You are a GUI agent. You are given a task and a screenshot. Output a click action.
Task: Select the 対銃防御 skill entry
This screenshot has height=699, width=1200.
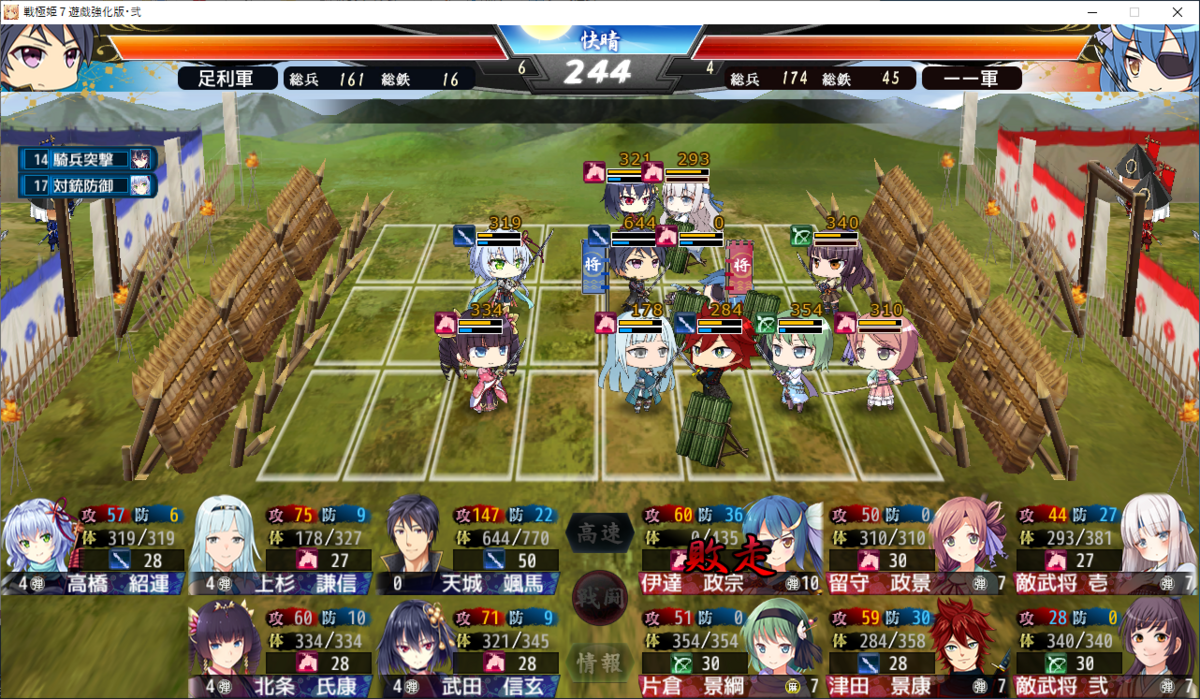coord(90,185)
